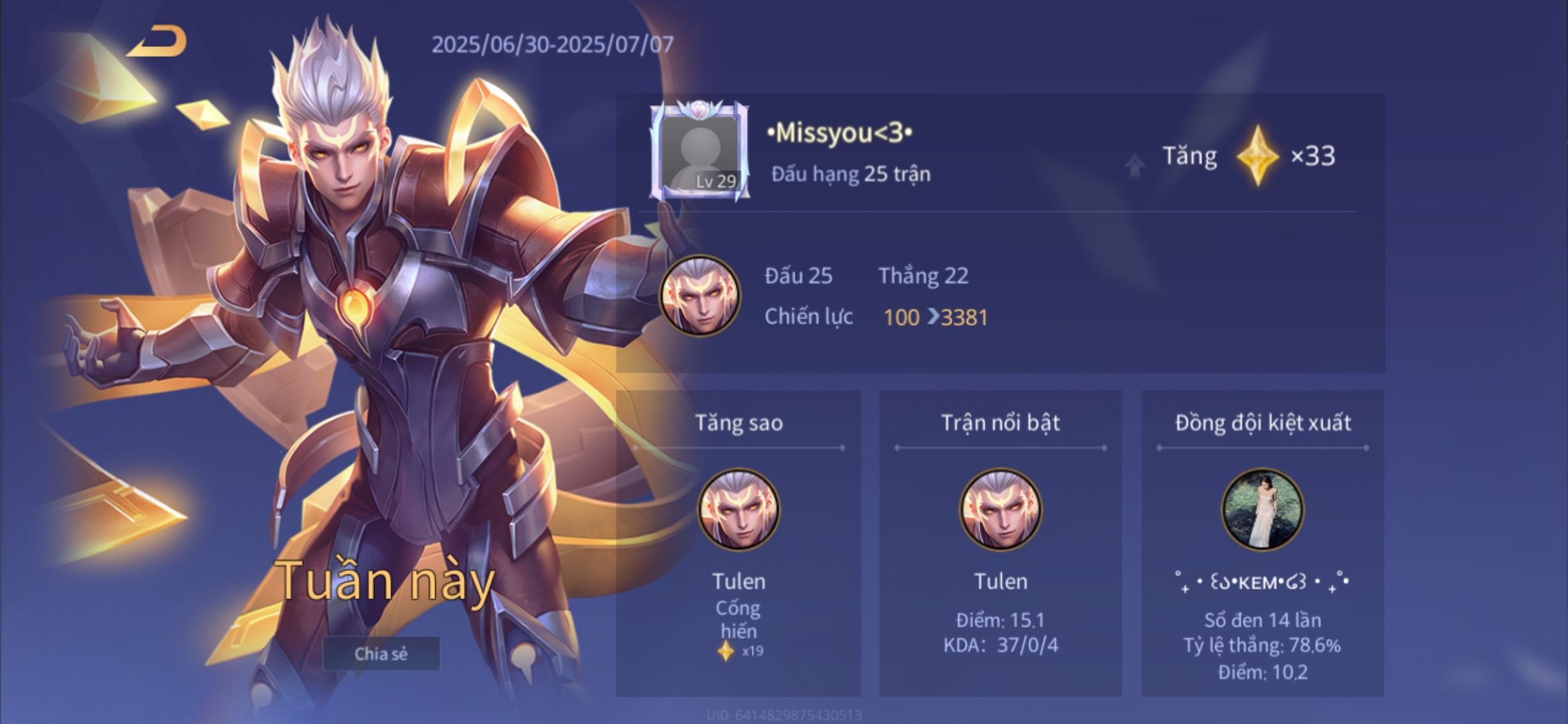Go back using the return arrow
The width and height of the screenshot is (1568, 724).
[159, 42]
